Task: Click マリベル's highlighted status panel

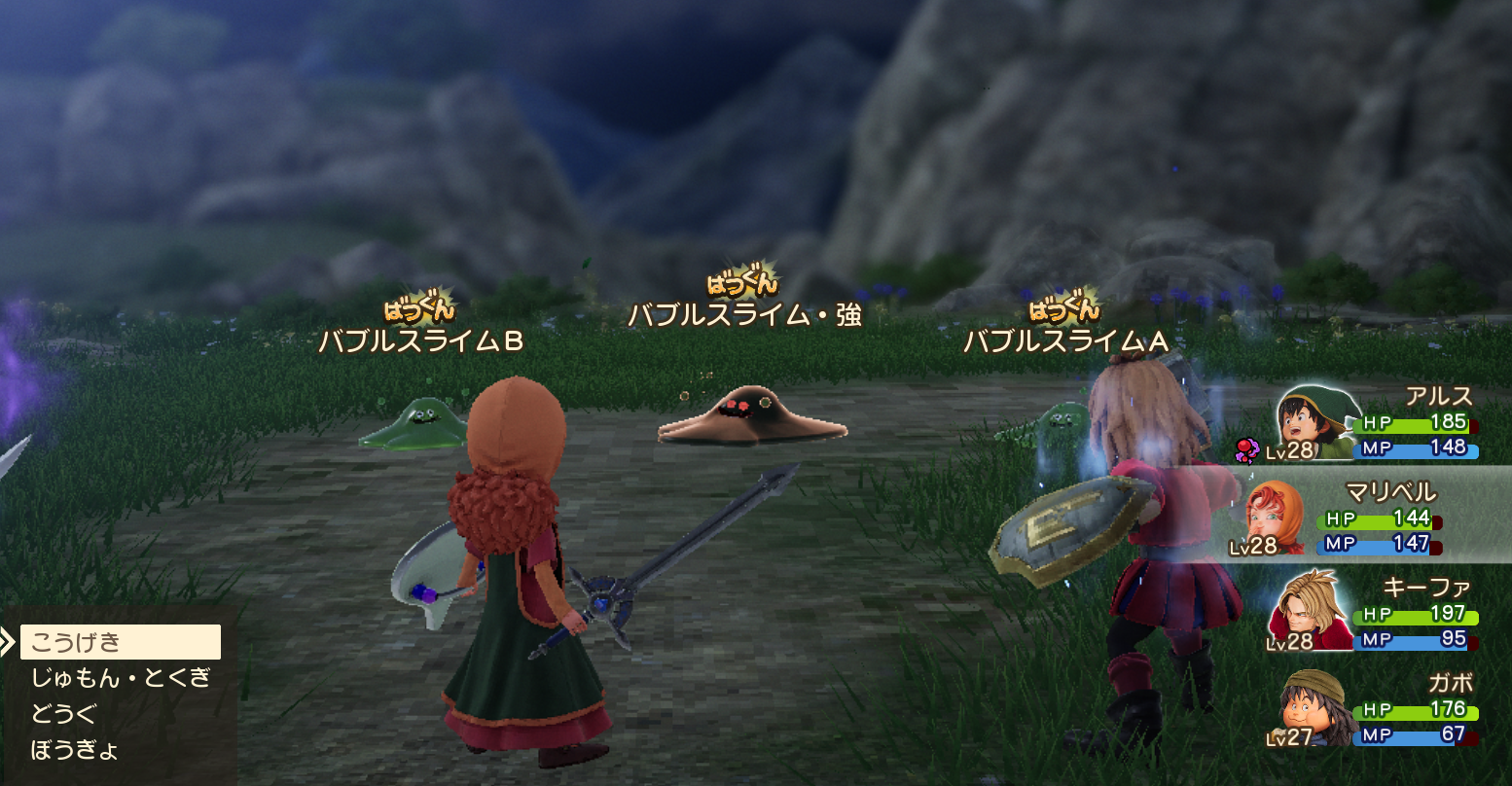Action: coord(1382,518)
